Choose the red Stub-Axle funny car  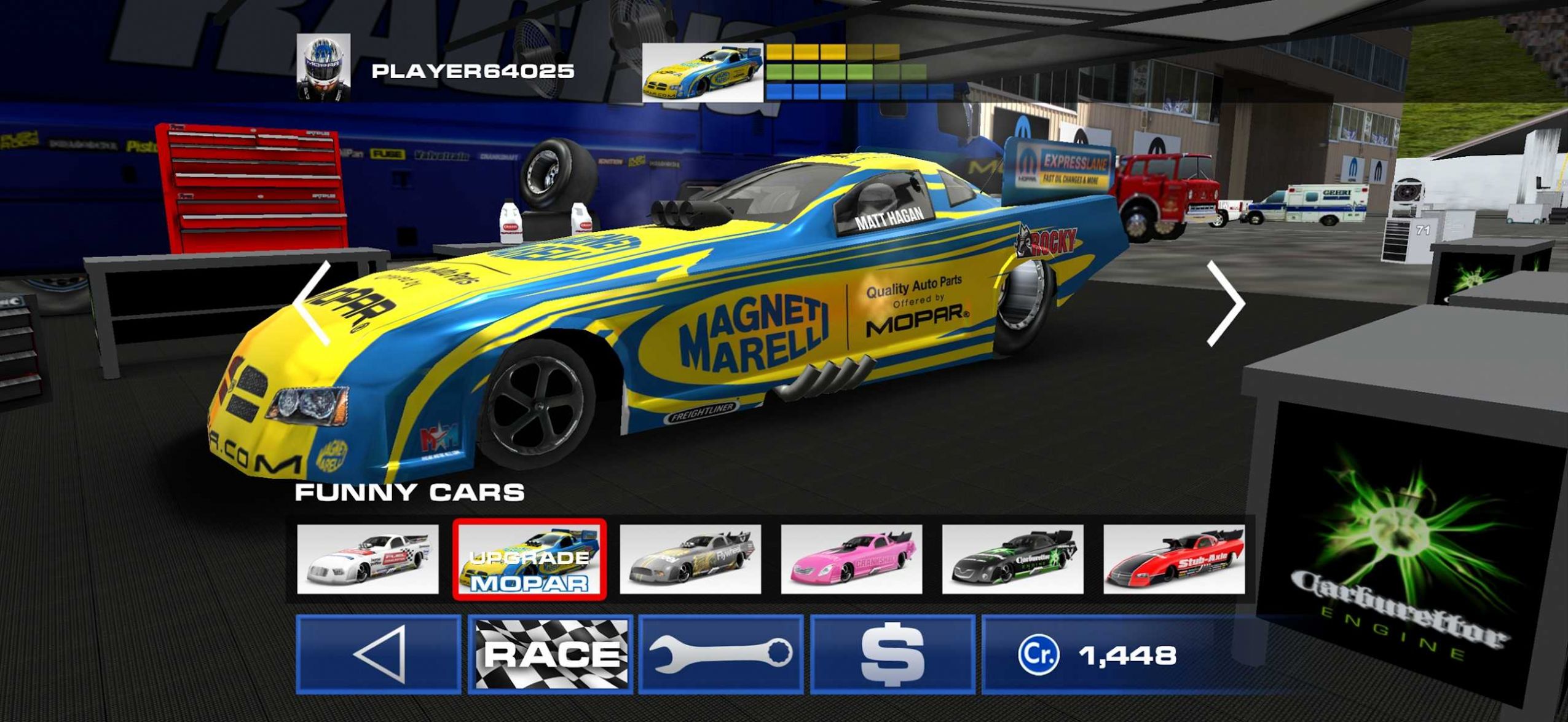point(1174,559)
